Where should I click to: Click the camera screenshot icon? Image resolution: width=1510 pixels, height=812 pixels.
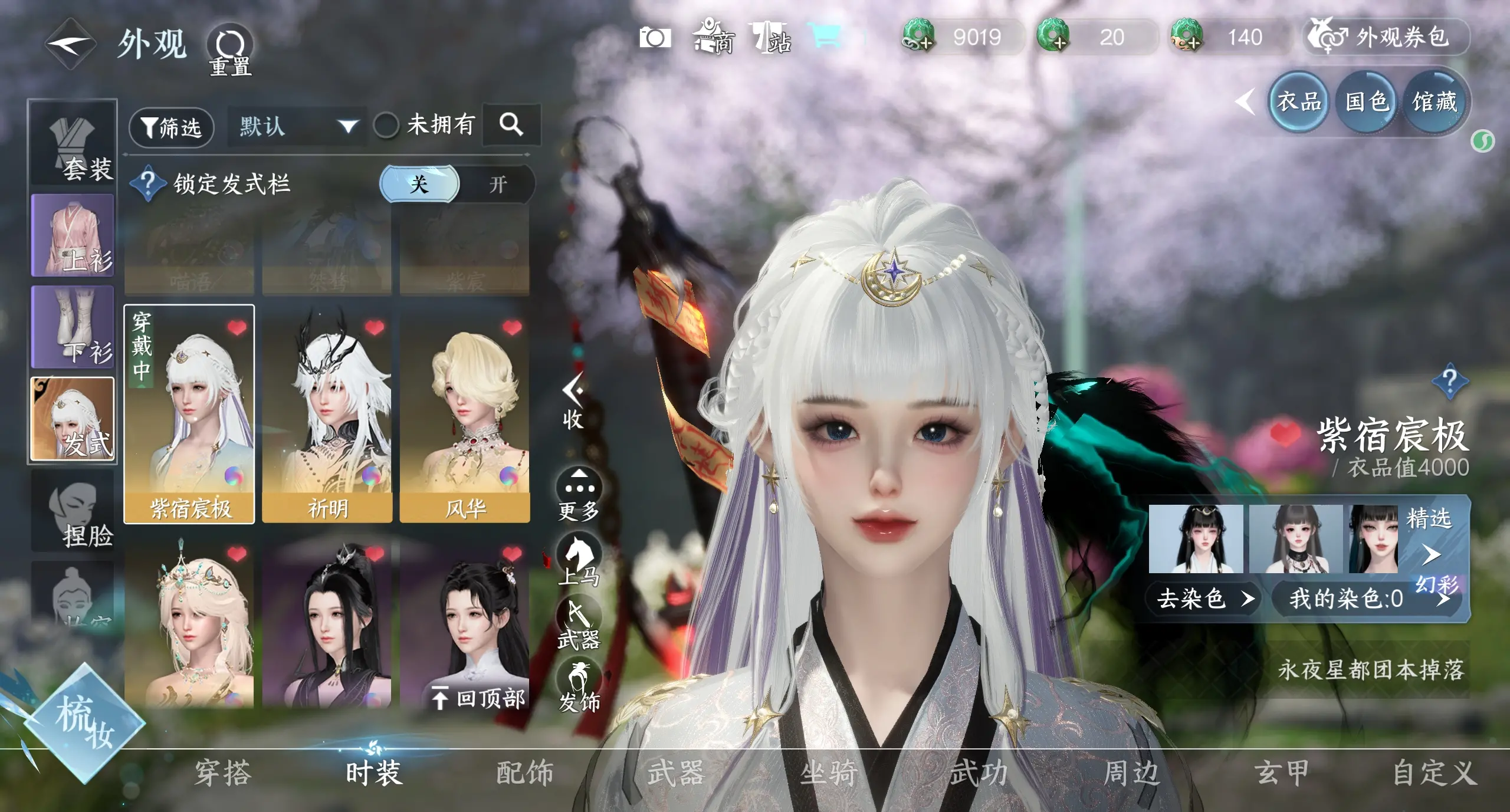(x=655, y=38)
